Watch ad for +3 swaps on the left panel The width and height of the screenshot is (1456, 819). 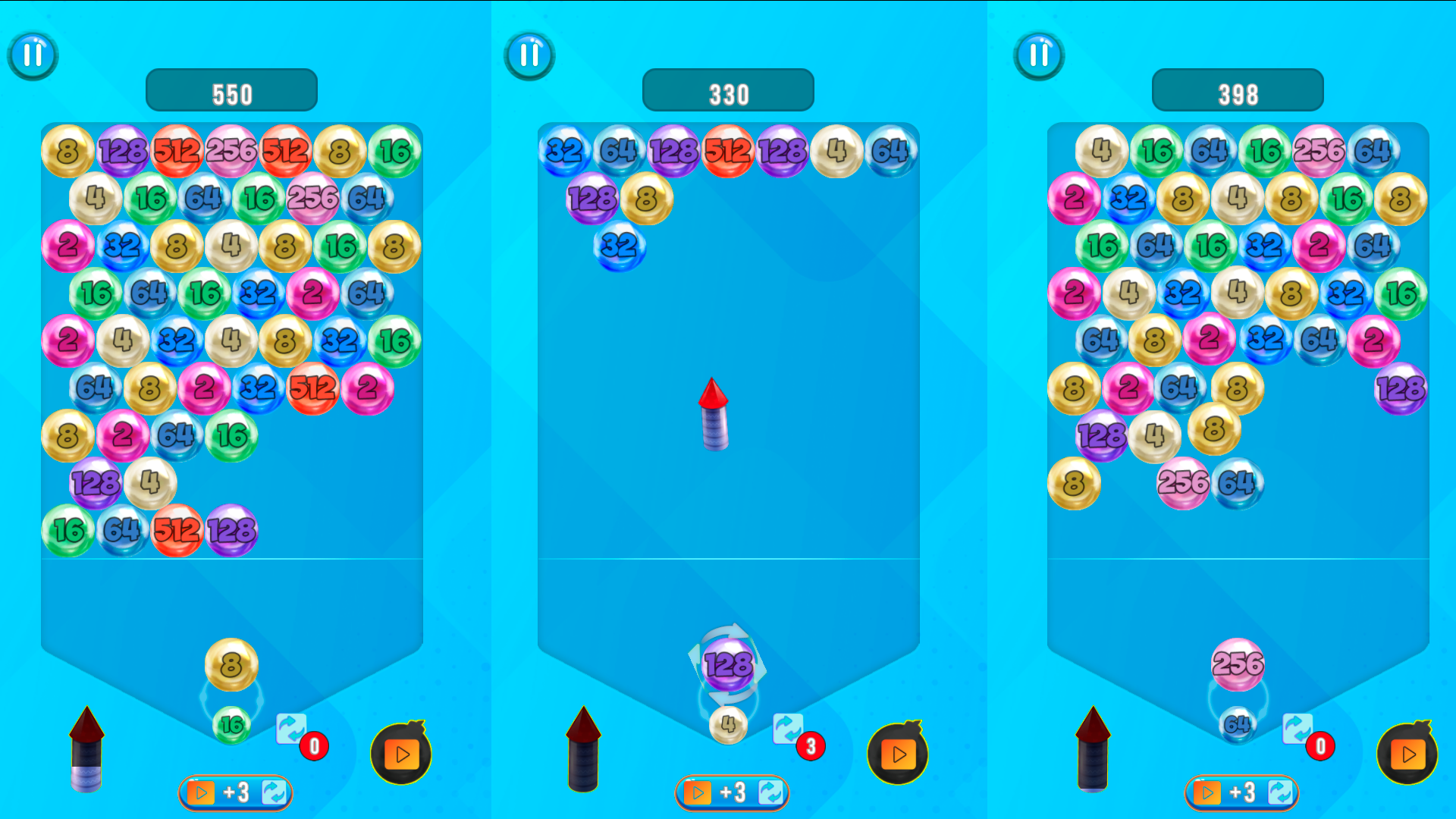pos(234,792)
